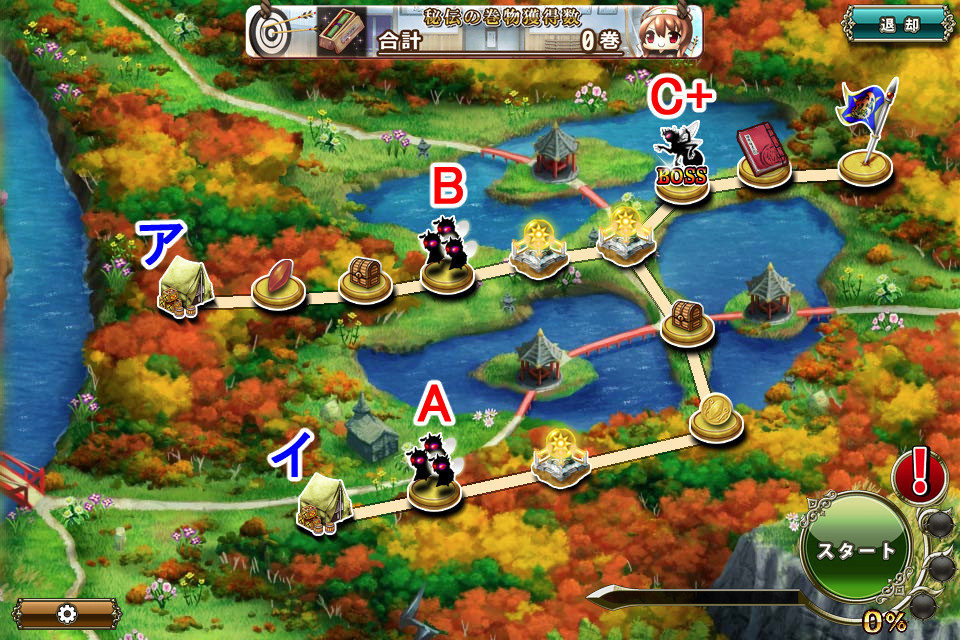Select the gold coin map node

point(716,416)
